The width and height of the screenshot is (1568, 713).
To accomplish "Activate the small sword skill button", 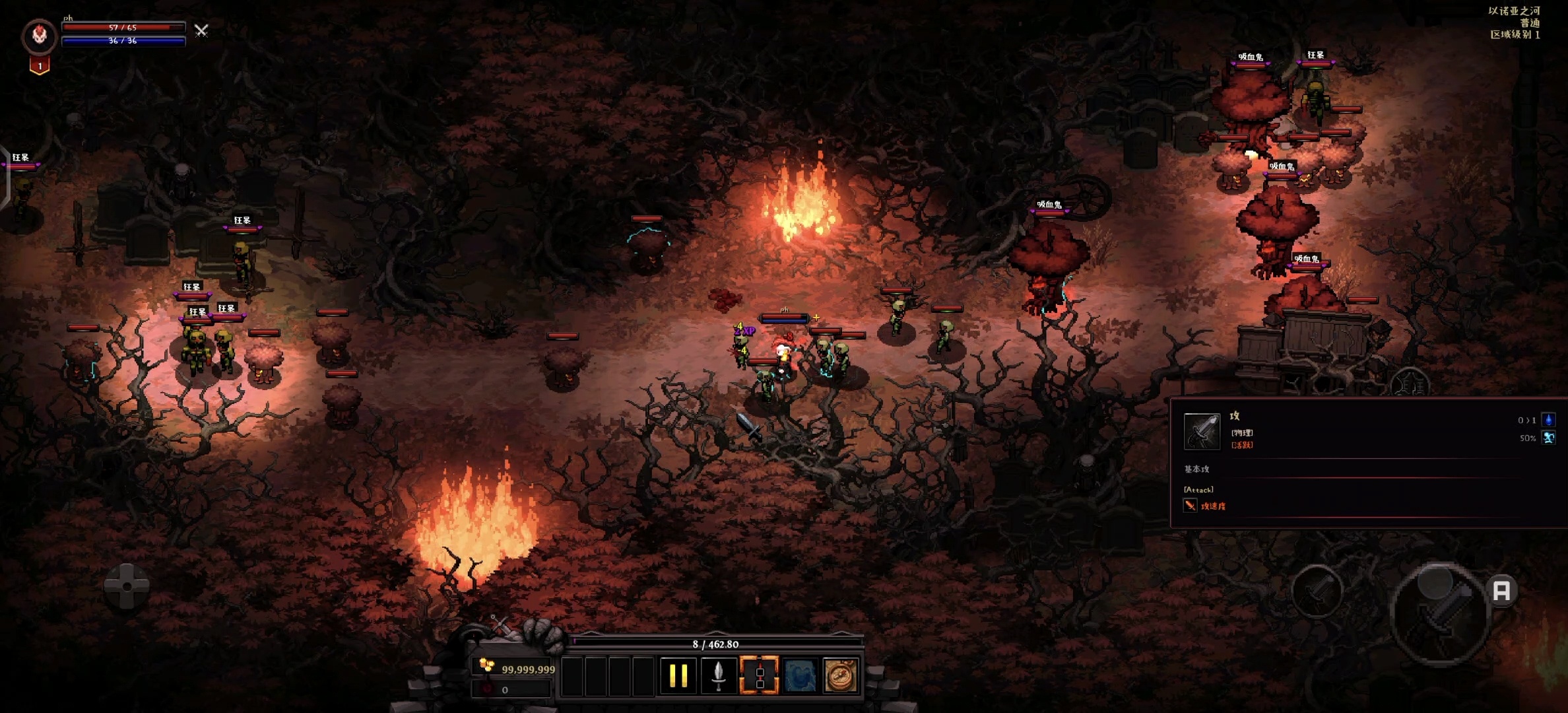I will [x=1317, y=590].
